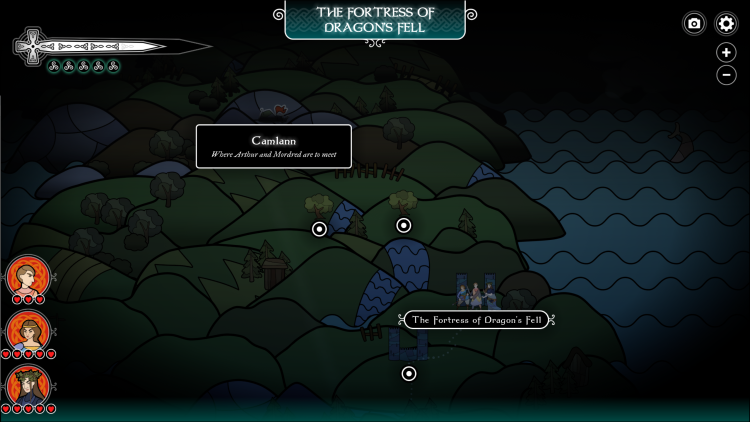Zoom out the map with minus button
Viewport: 750px width, 422px height.
(x=726, y=75)
